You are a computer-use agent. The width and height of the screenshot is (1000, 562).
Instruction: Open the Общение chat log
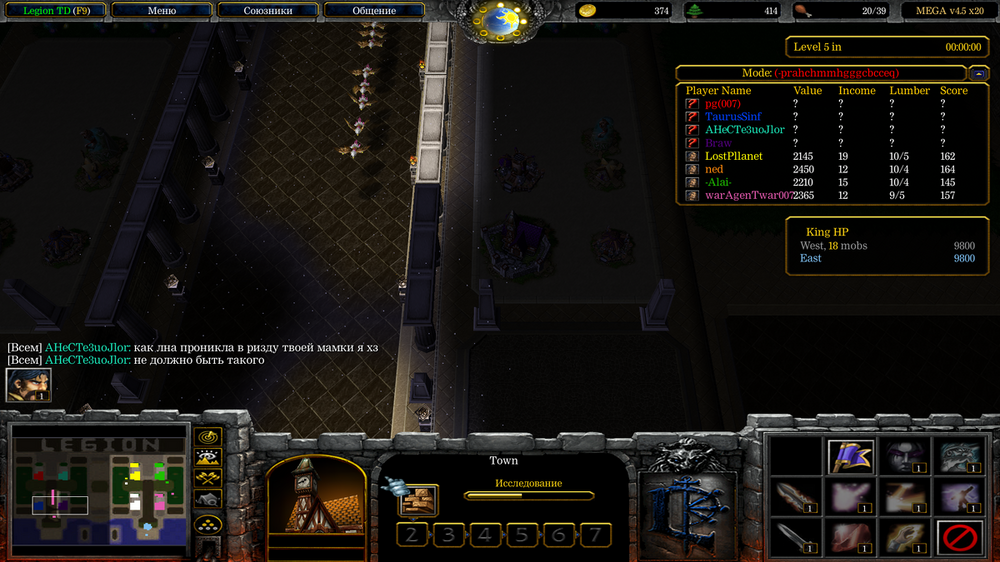tap(374, 11)
